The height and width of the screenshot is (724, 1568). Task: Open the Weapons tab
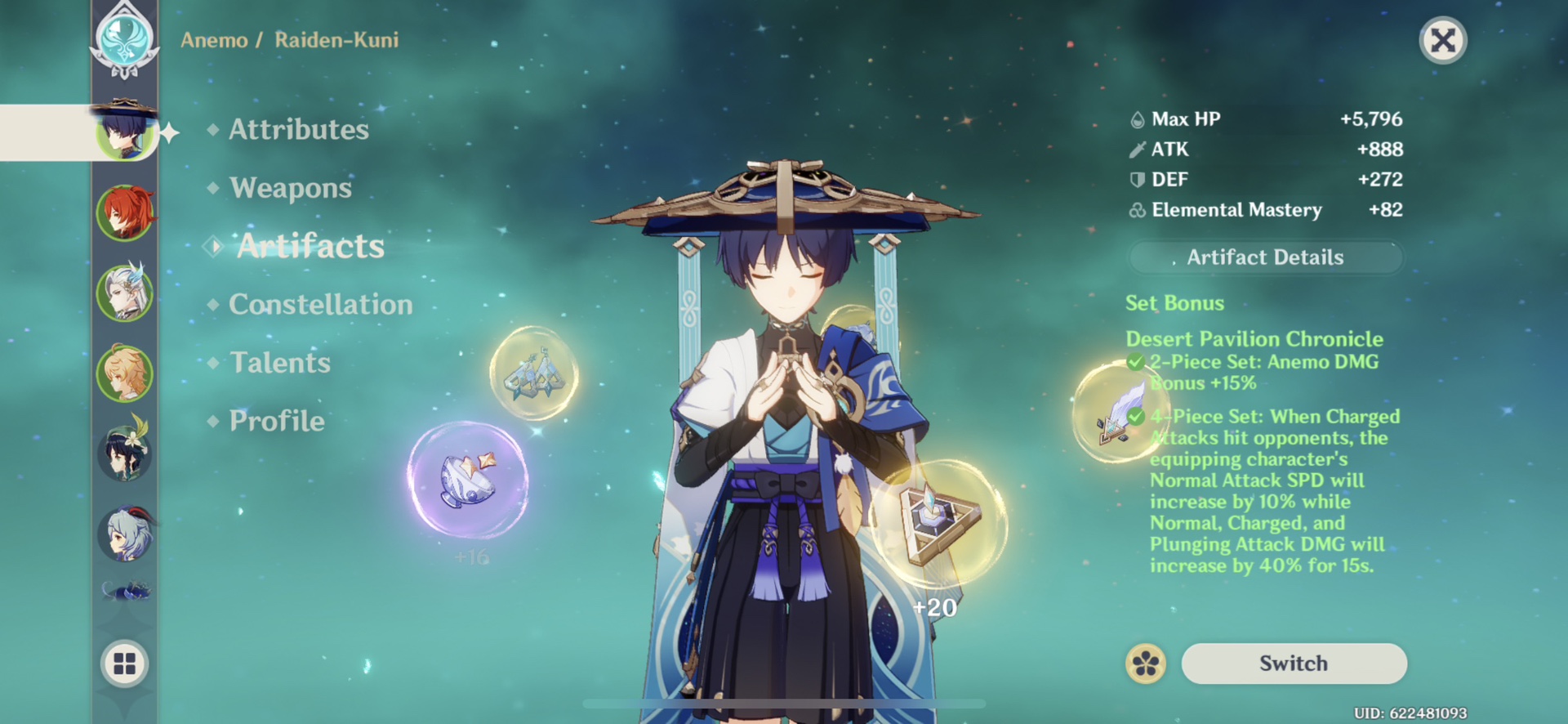coord(291,188)
